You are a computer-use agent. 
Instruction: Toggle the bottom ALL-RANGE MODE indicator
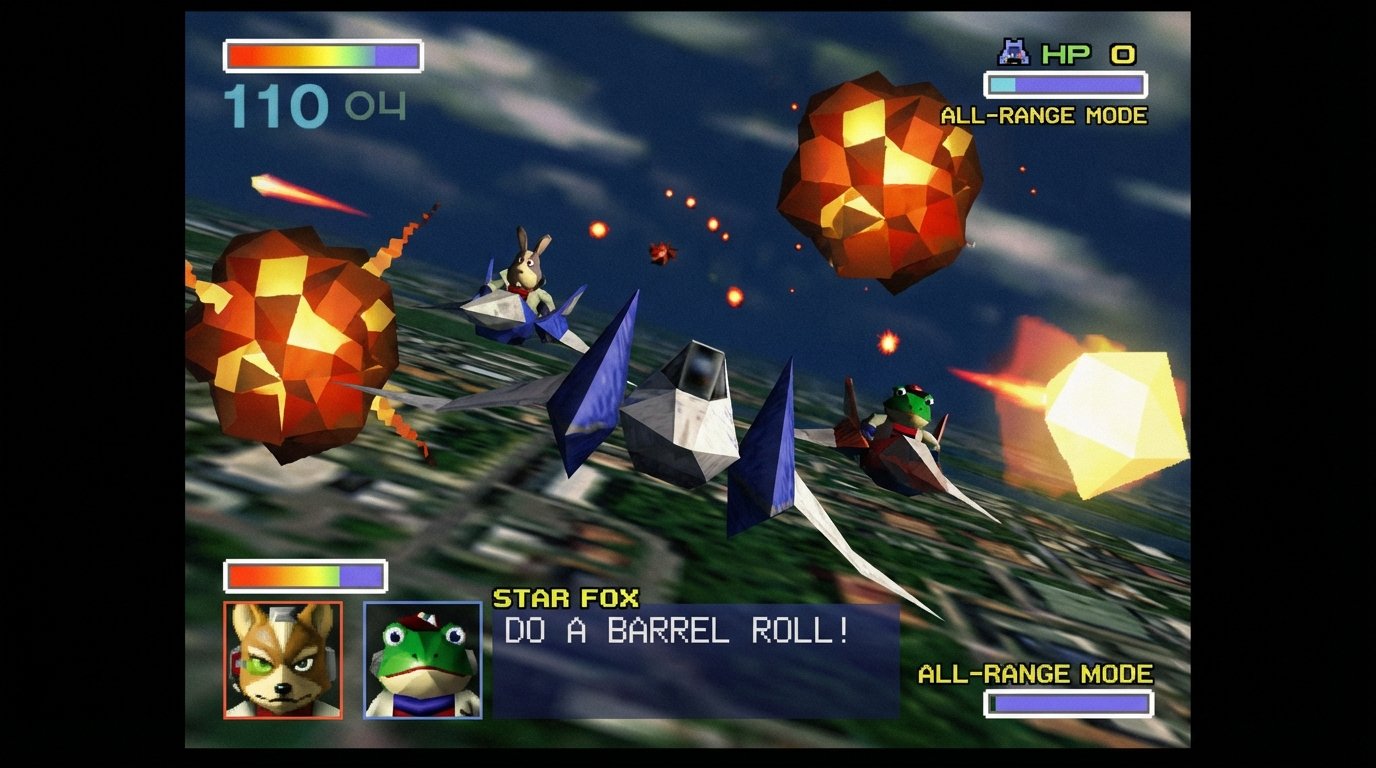pyautogui.click(x=1035, y=674)
